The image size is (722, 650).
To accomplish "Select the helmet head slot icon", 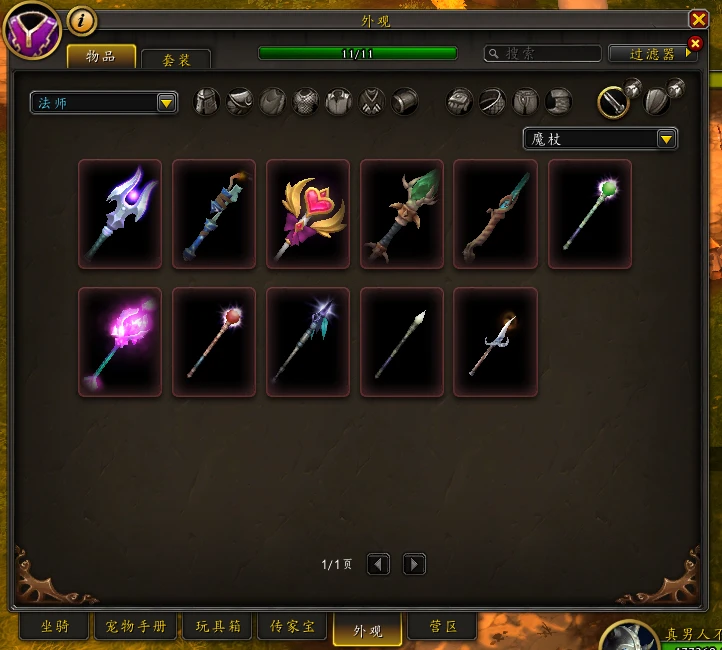I will (x=207, y=102).
